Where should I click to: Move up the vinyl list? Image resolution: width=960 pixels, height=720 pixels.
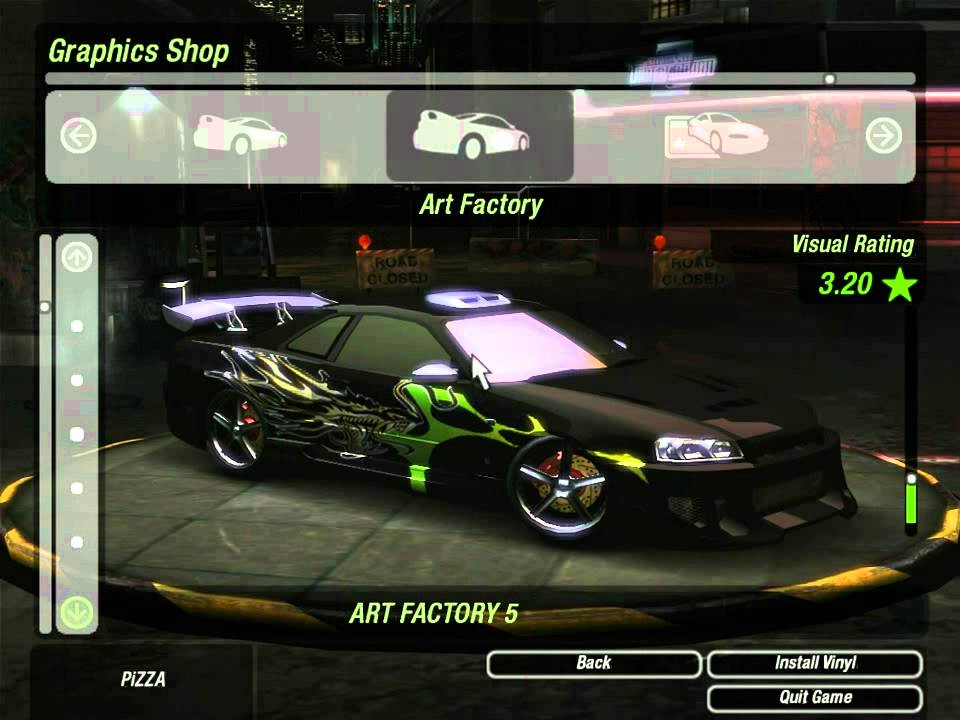point(77,258)
